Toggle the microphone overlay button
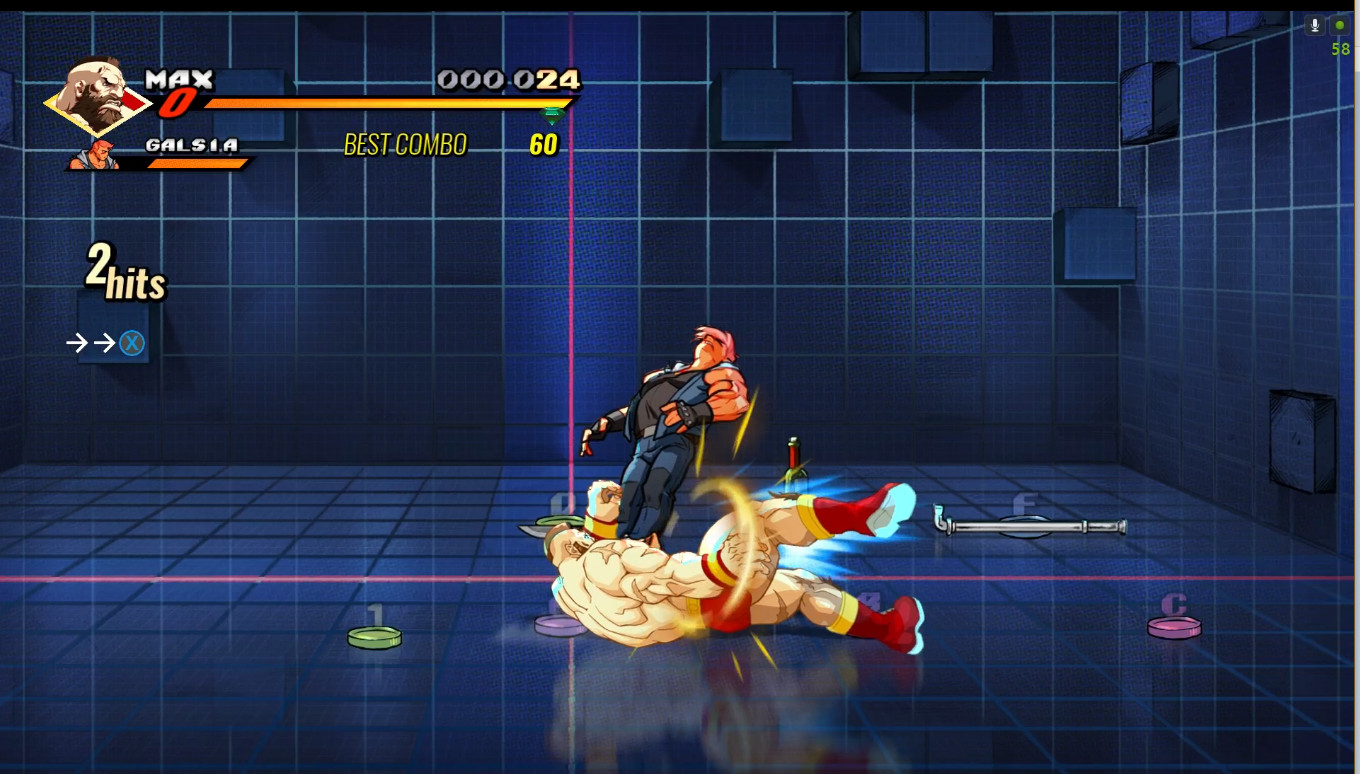This screenshot has height=774, width=1360. point(1313,25)
